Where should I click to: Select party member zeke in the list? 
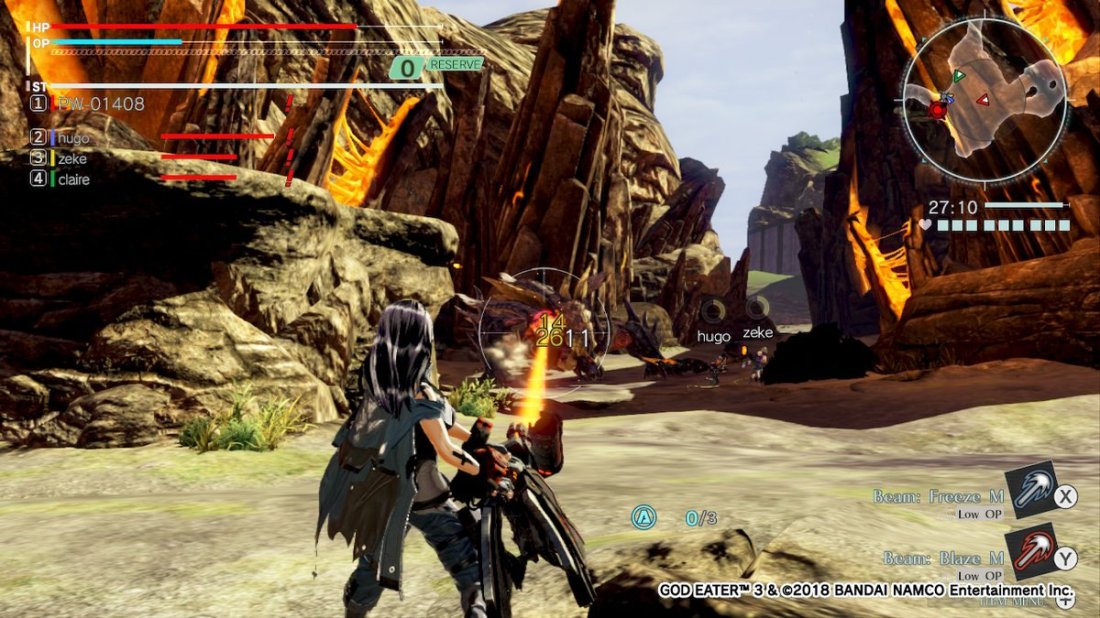tap(72, 159)
